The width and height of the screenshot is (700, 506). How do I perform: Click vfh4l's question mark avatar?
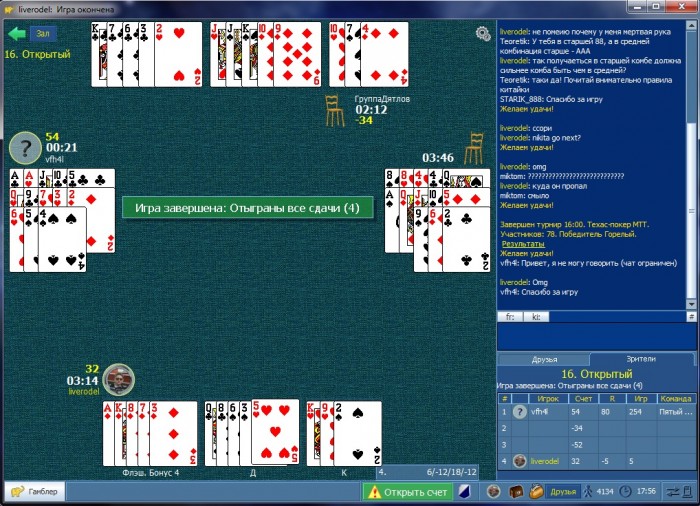click(x=24, y=148)
